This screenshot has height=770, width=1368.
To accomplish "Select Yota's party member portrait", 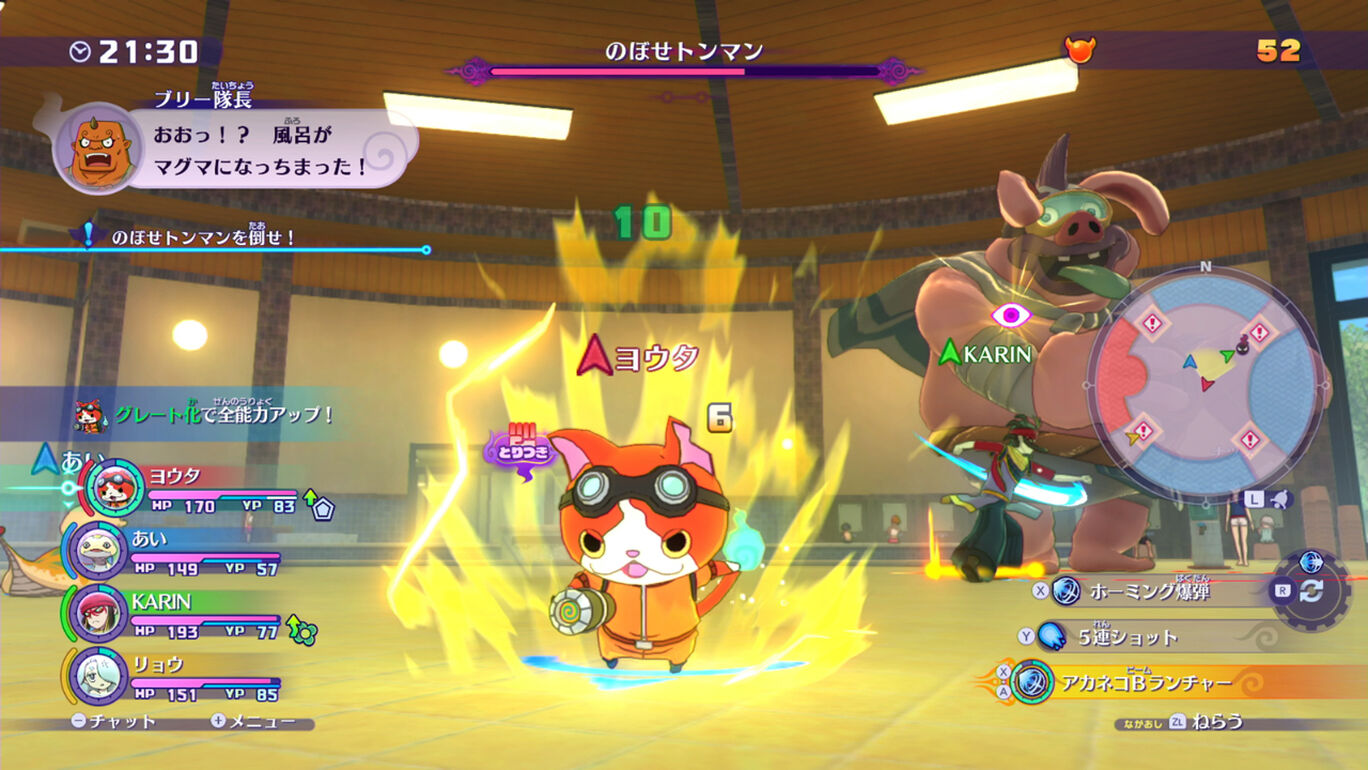I will [116, 487].
